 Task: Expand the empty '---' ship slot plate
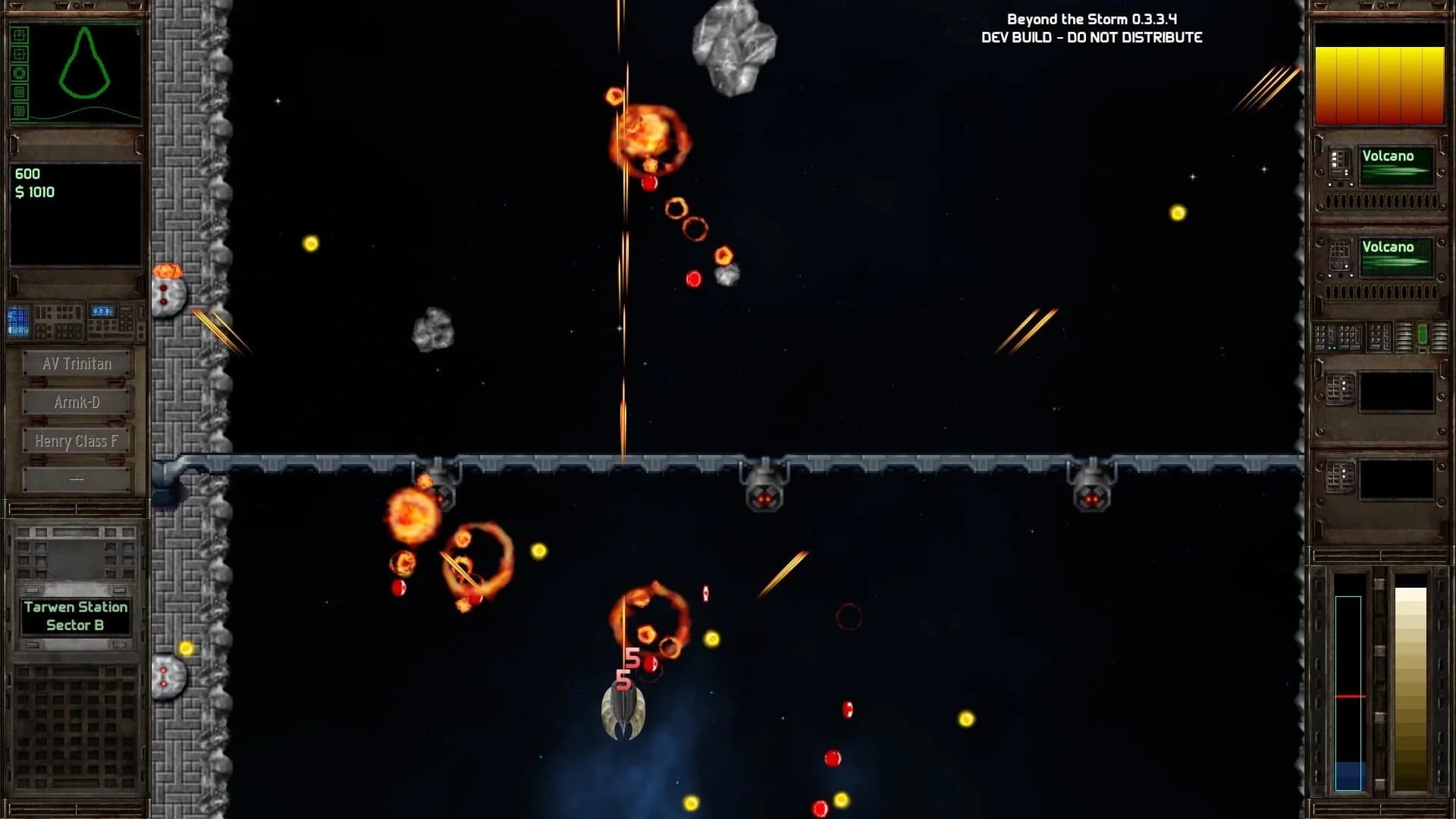(x=76, y=479)
